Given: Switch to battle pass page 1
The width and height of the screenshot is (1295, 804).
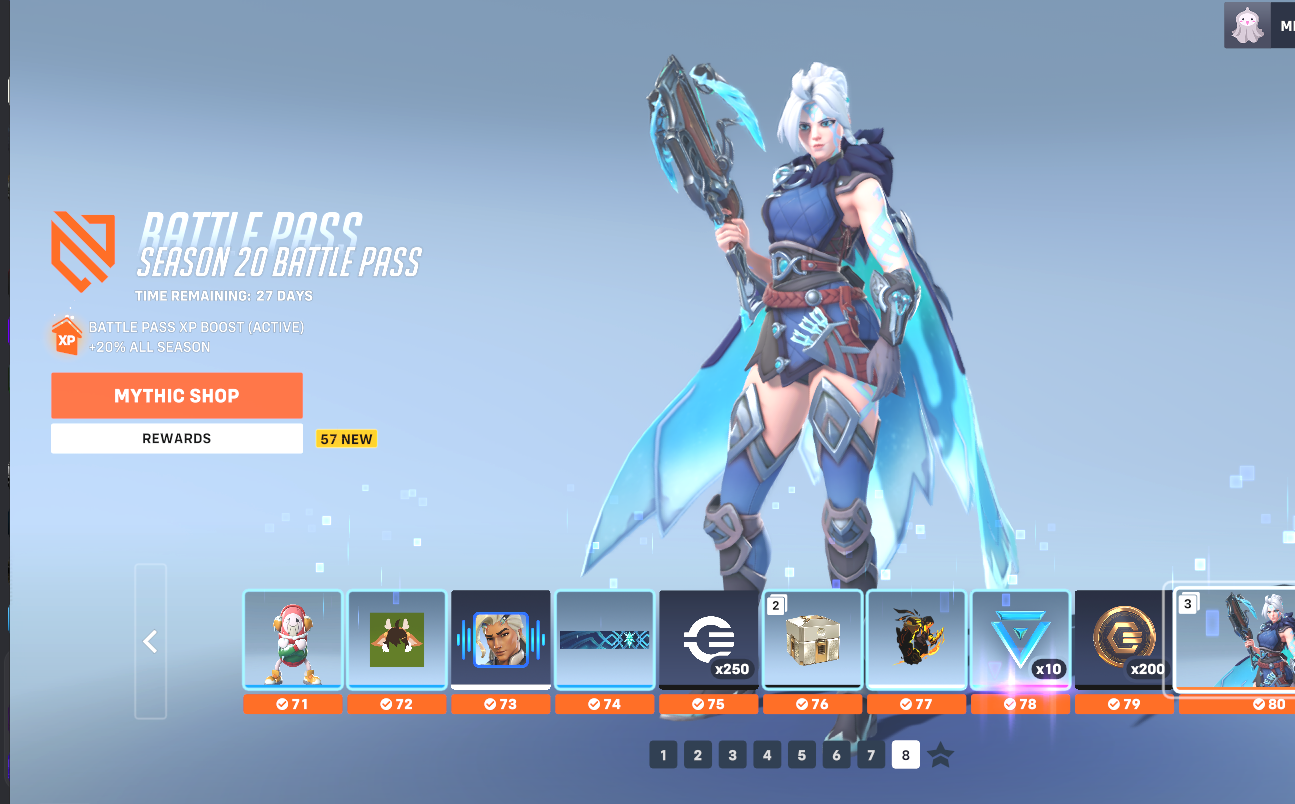Looking at the screenshot, I should tap(663, 755).
